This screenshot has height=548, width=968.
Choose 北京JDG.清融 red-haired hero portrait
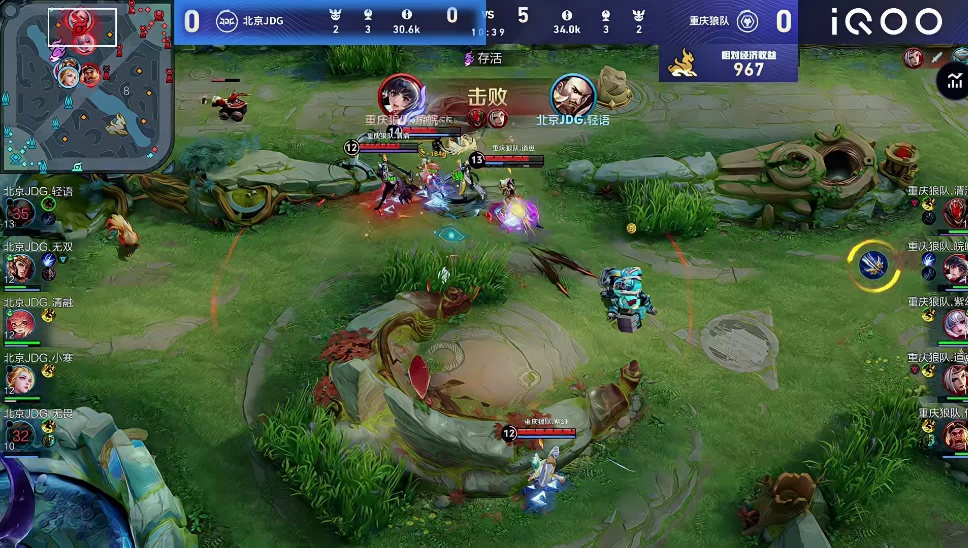[x=19, y=323]
